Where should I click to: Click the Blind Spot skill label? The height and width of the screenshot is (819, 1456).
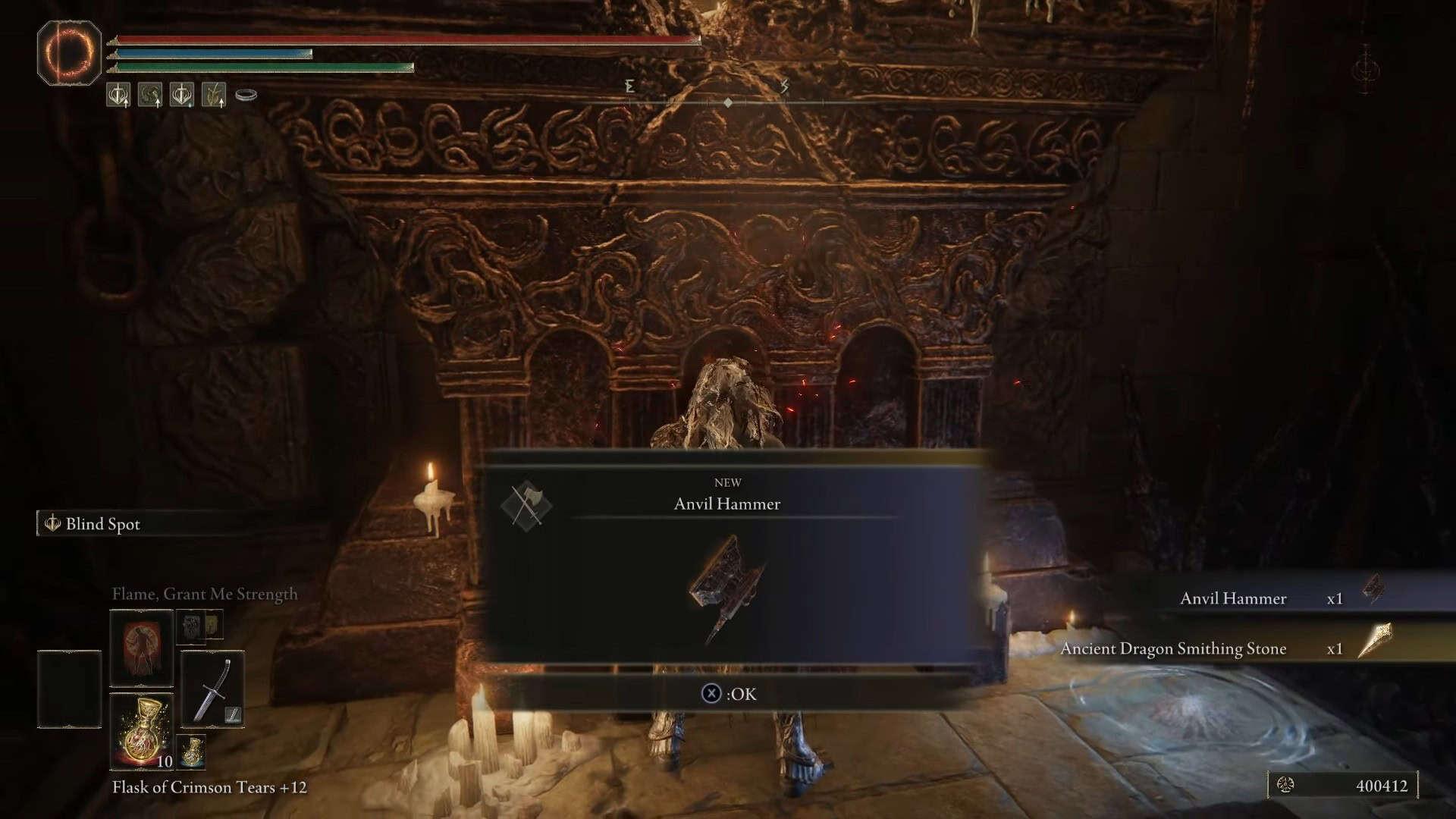tap(102, 524)
